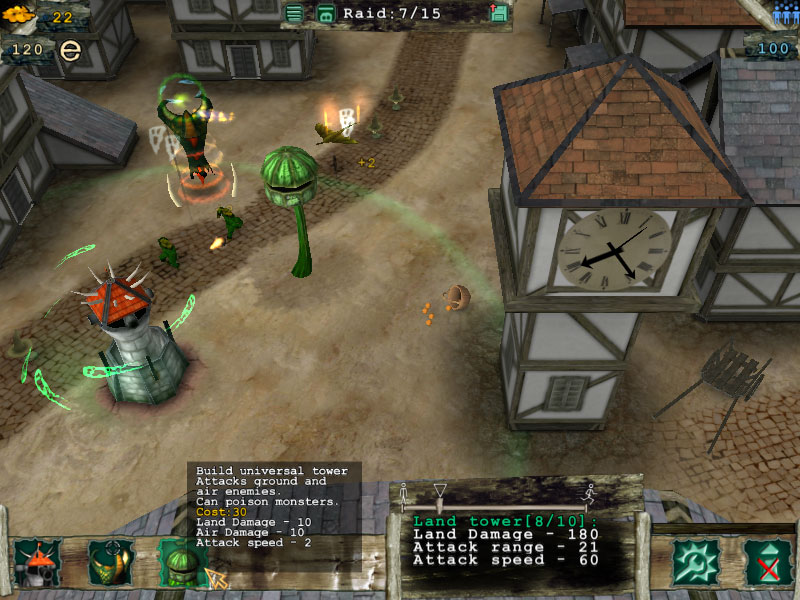Image resolution: width=800 pixels, height=600 pixels.
Task: Adjust the game speed slider
Action: pyautogui.click(x=440, y=492)
